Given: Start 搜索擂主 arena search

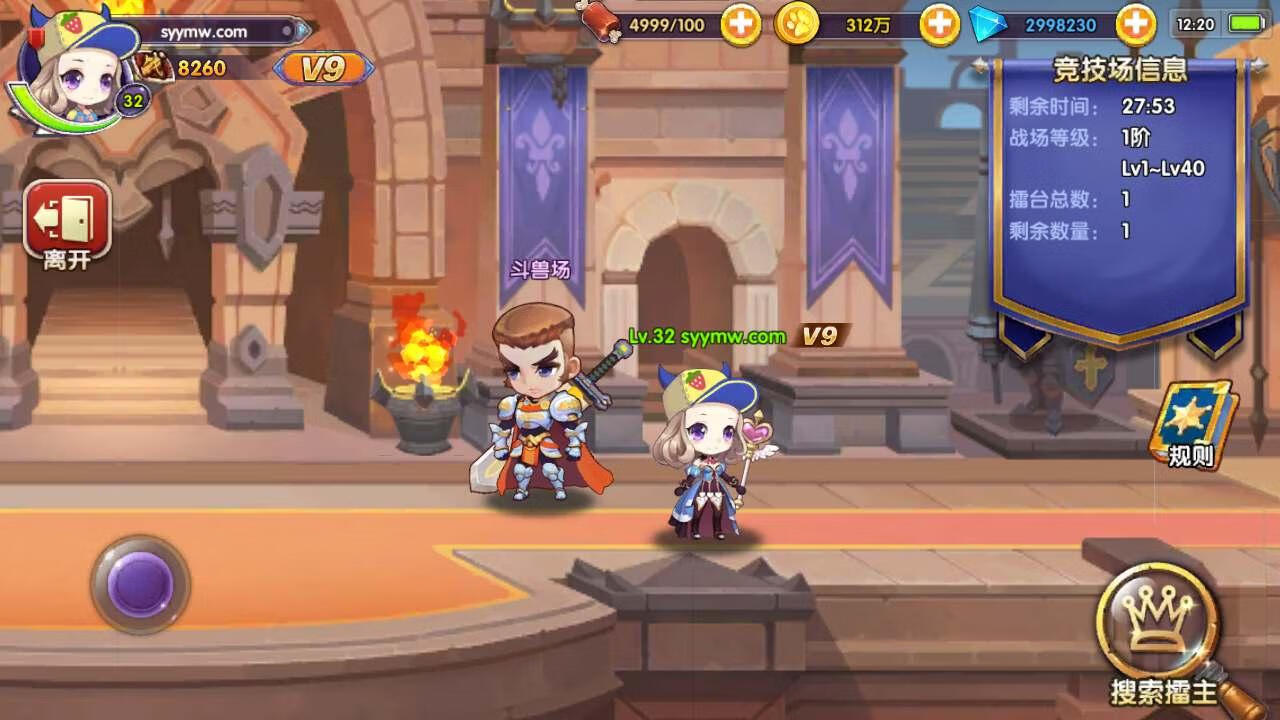Looking at the screenshot, I should click(x=1160, y=632).
